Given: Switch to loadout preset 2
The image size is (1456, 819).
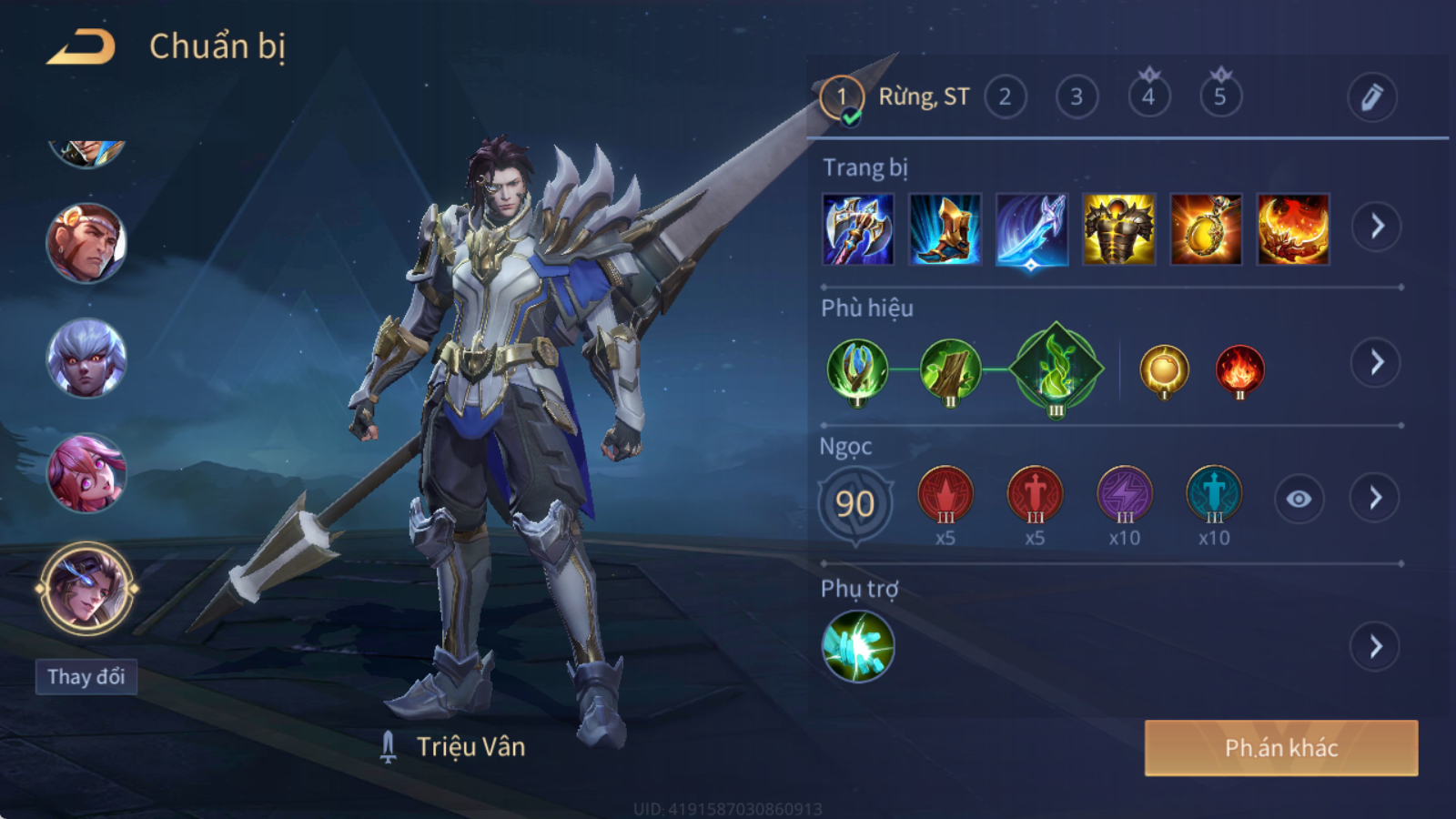Looking at the screenshot, I should click(1005, 96).
